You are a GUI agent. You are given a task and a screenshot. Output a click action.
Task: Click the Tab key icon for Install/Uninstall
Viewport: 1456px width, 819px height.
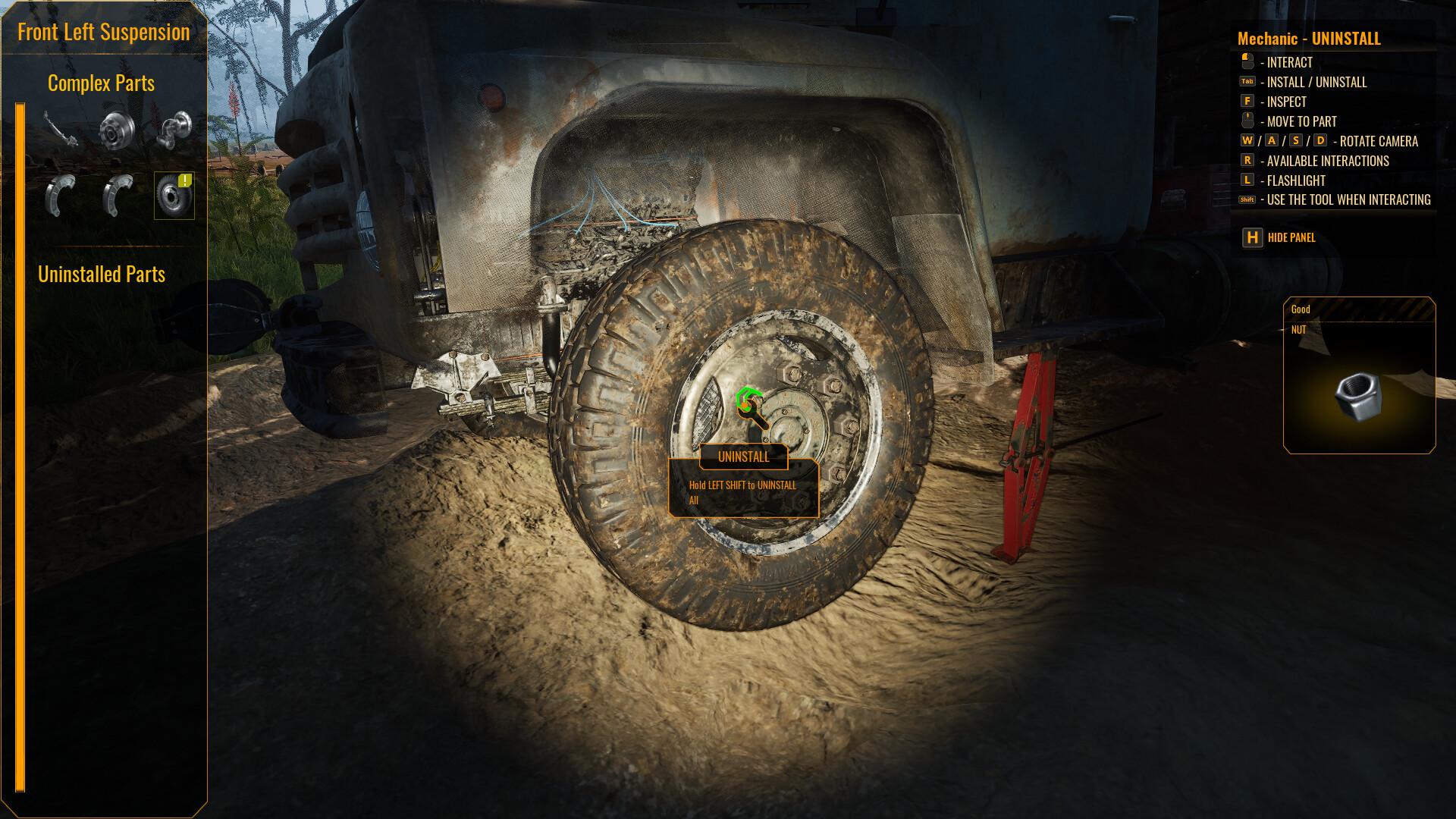(1246, 82)
